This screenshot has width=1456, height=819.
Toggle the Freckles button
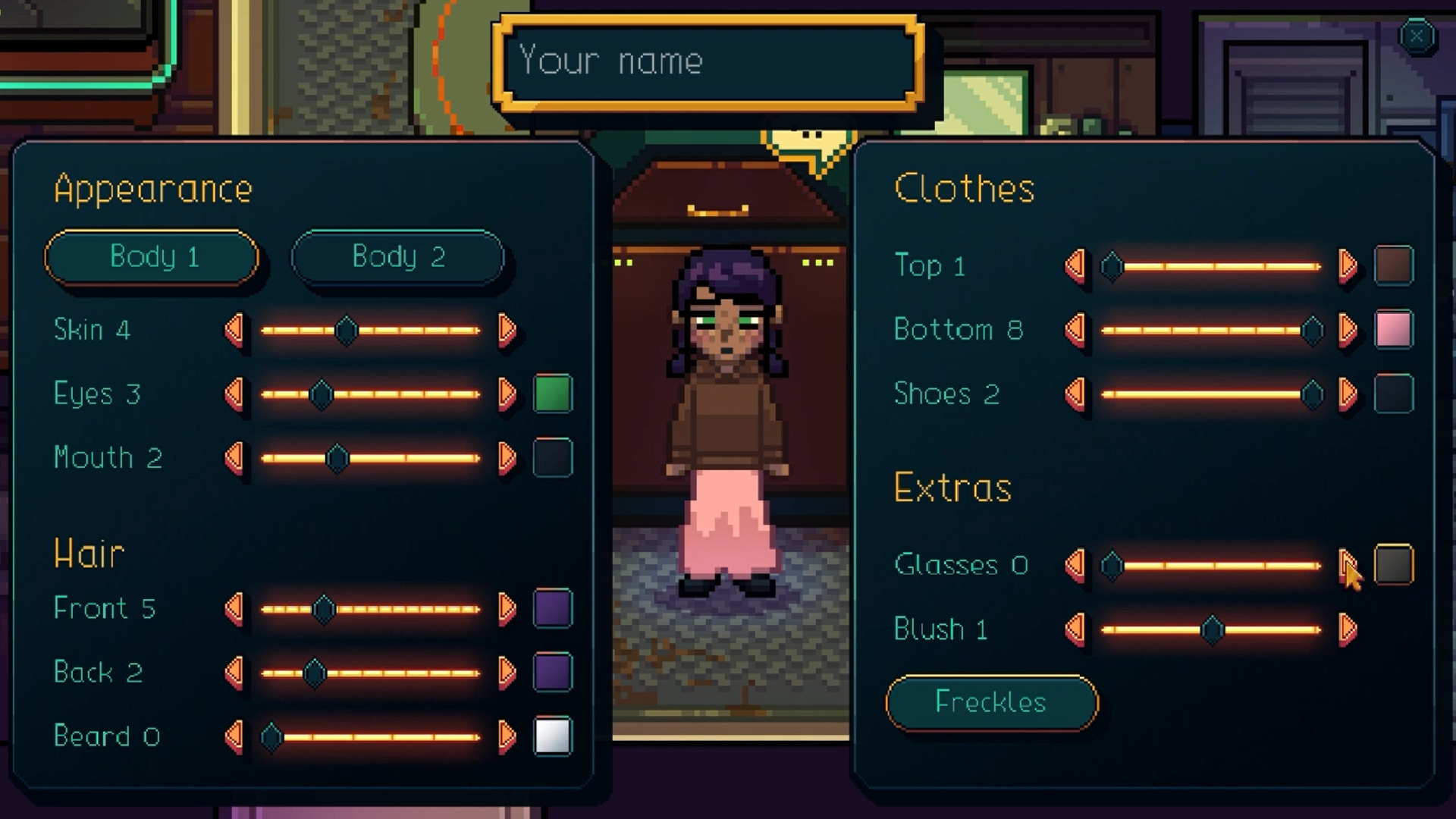(991, 702)
